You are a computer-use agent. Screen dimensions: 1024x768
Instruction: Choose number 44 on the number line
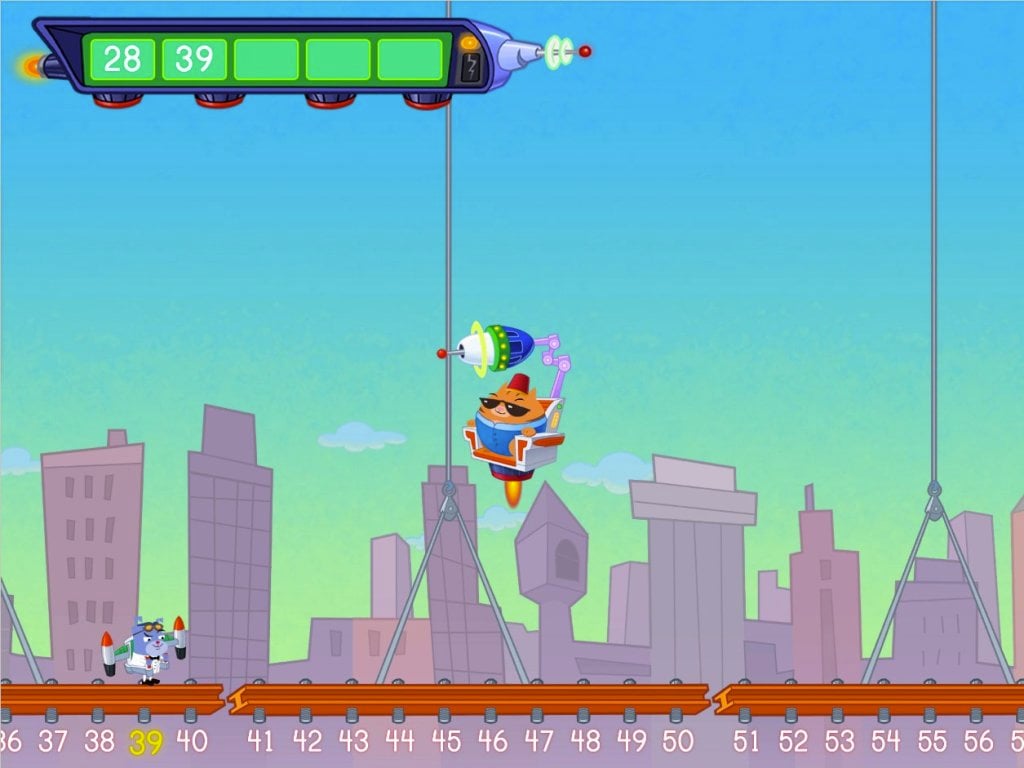[399, 741]
